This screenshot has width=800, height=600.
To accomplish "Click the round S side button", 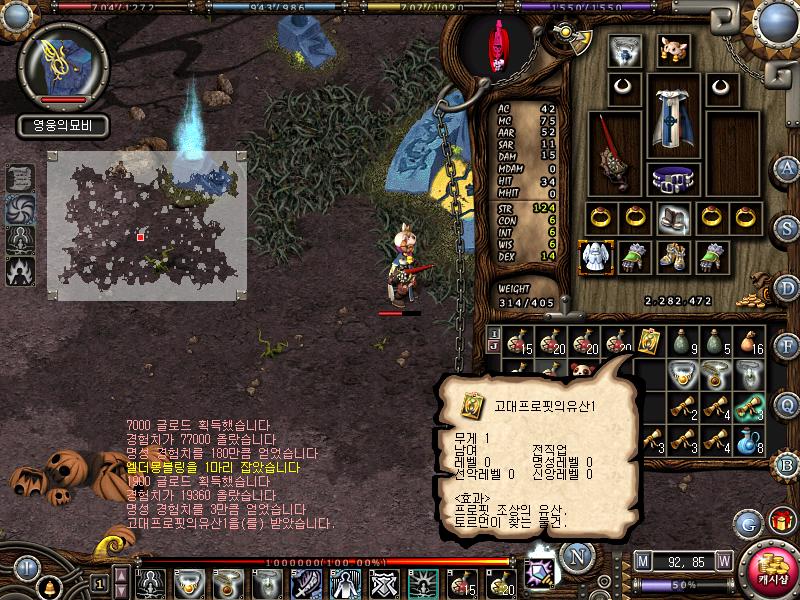I will click(x=787, y=227).
